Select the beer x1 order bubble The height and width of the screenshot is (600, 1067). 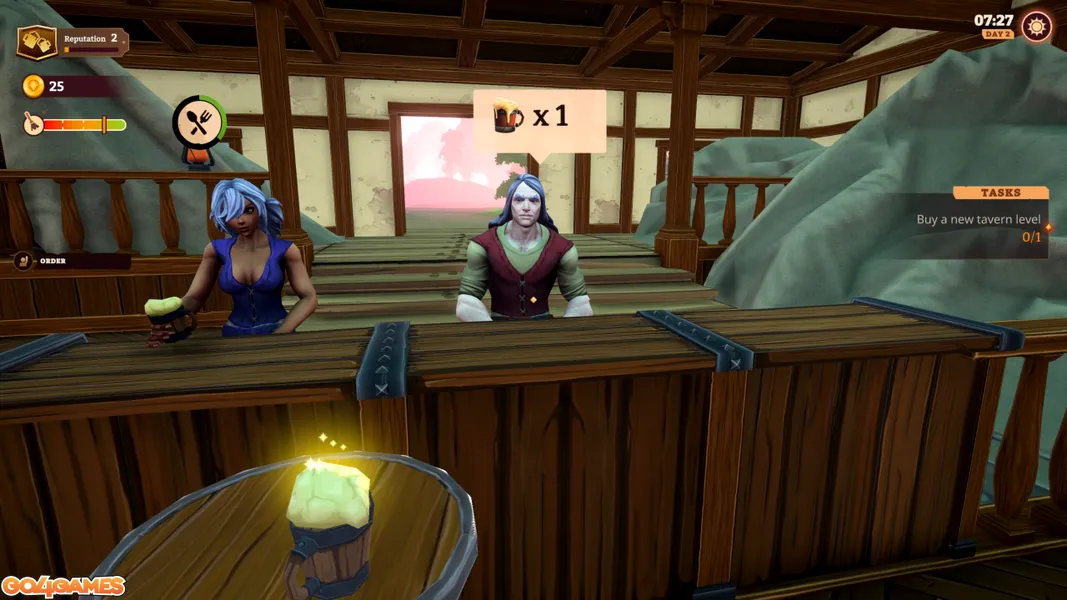pyautogui.click(x=540, y=119)
